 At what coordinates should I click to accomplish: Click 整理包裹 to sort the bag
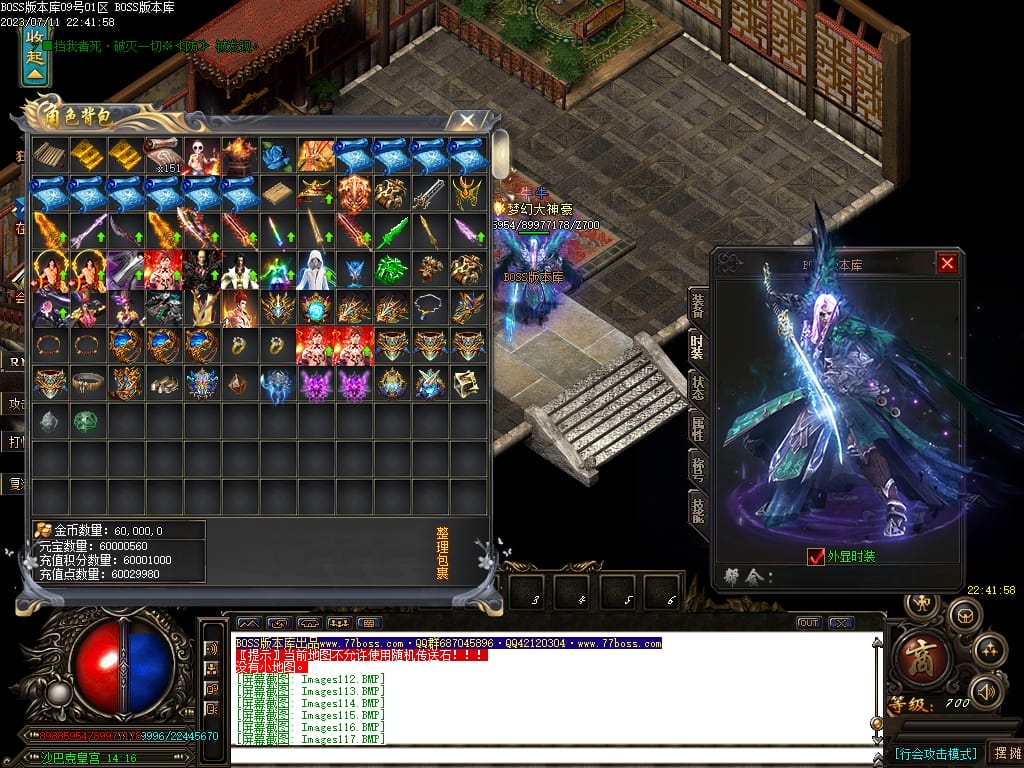click(x=442, y=553)
